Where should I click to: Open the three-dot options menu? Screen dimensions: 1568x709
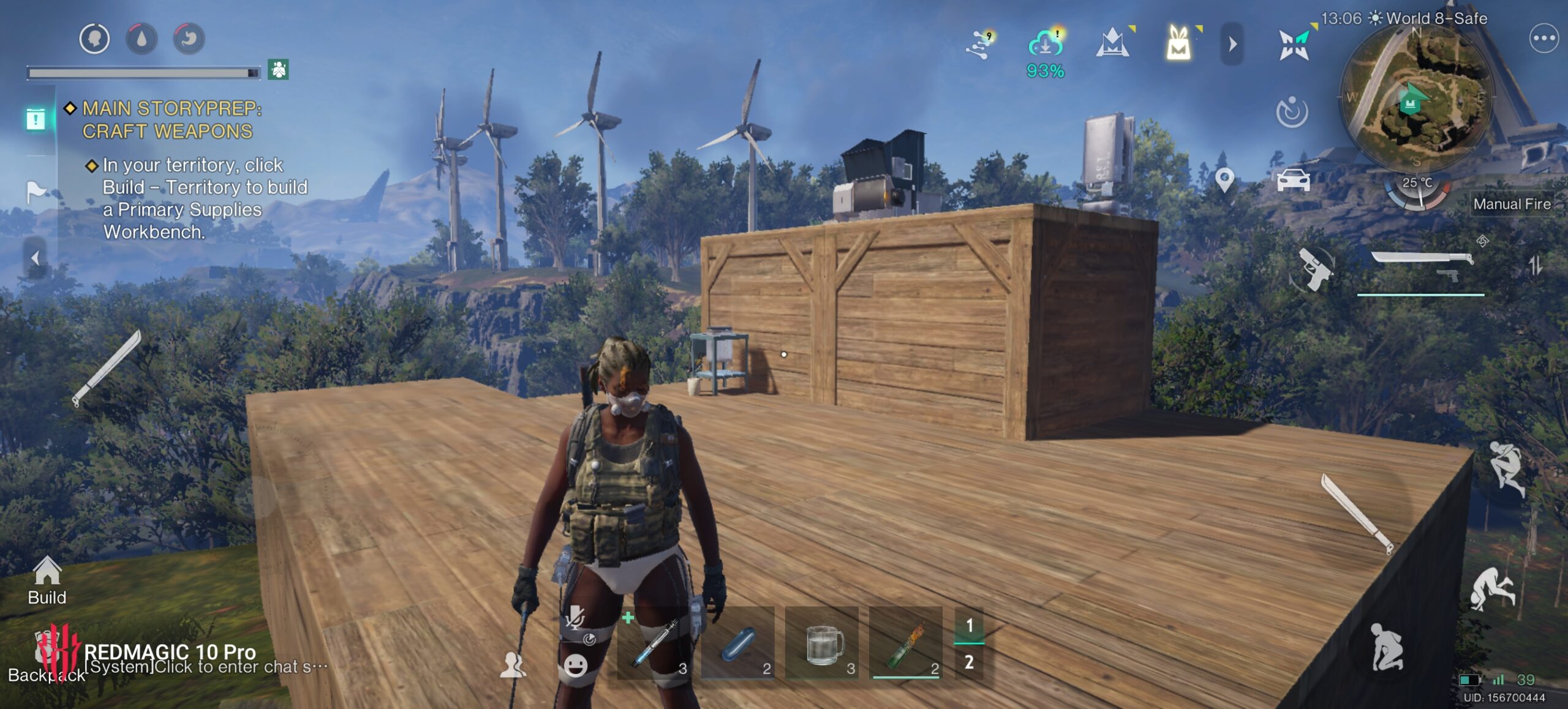(x=1543, y=39)
